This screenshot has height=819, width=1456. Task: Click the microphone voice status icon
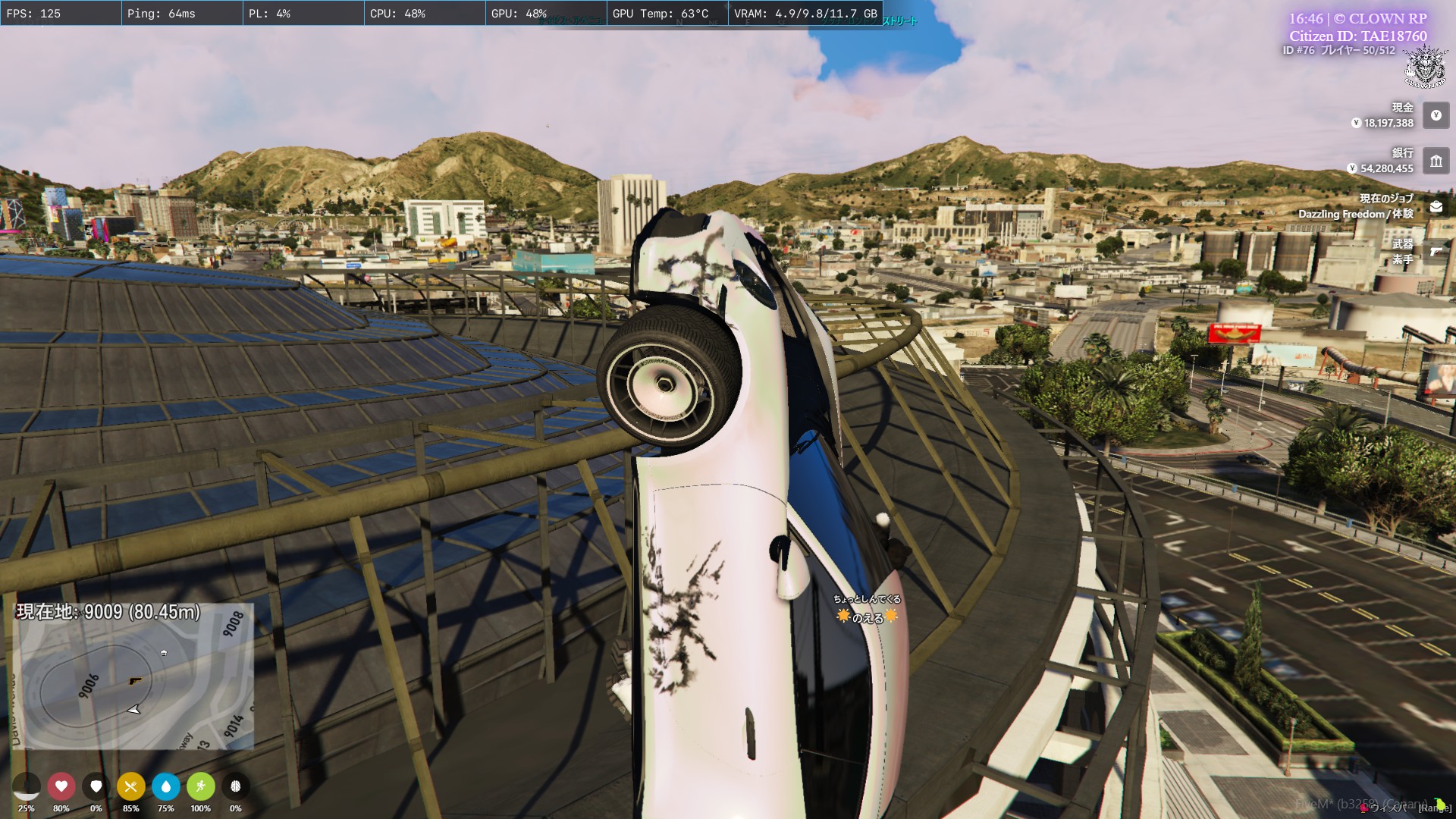tap(27, 786)
